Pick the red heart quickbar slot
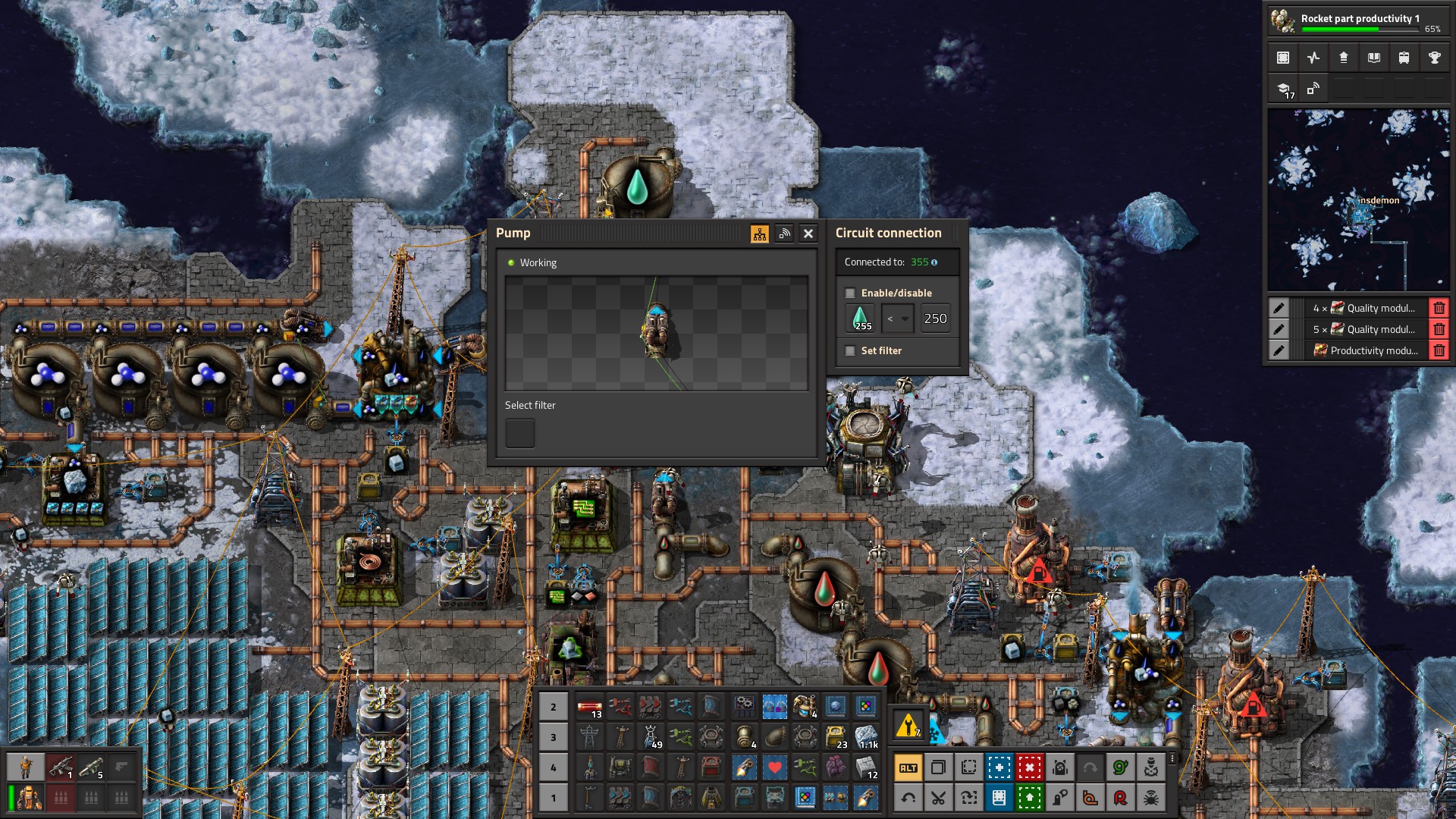The height and width of the screenshot is (819, 1456). pos(774,767)
